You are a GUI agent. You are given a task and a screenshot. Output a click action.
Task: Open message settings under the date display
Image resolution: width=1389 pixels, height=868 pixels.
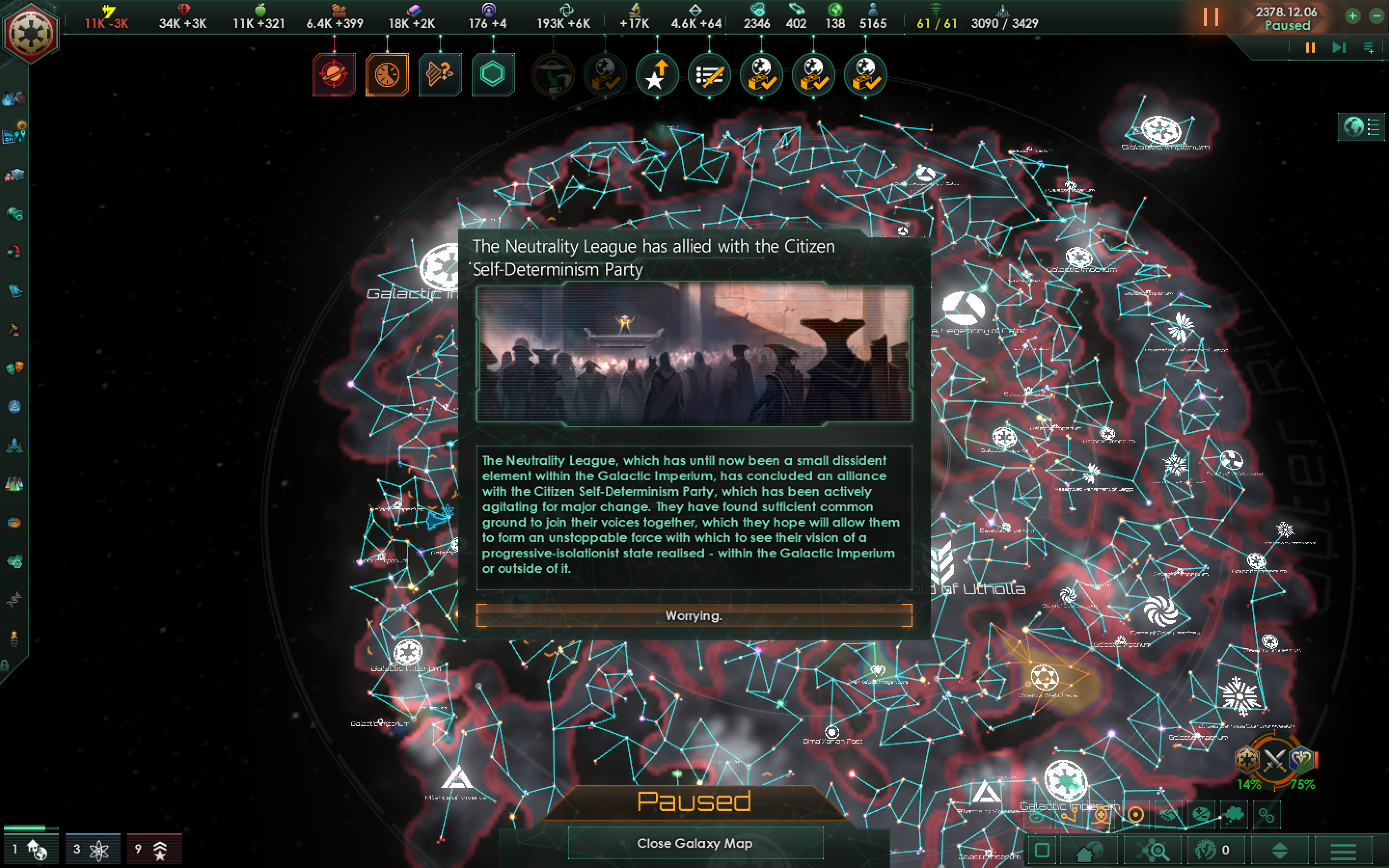pyautogui.click(x=1371, y=48)
